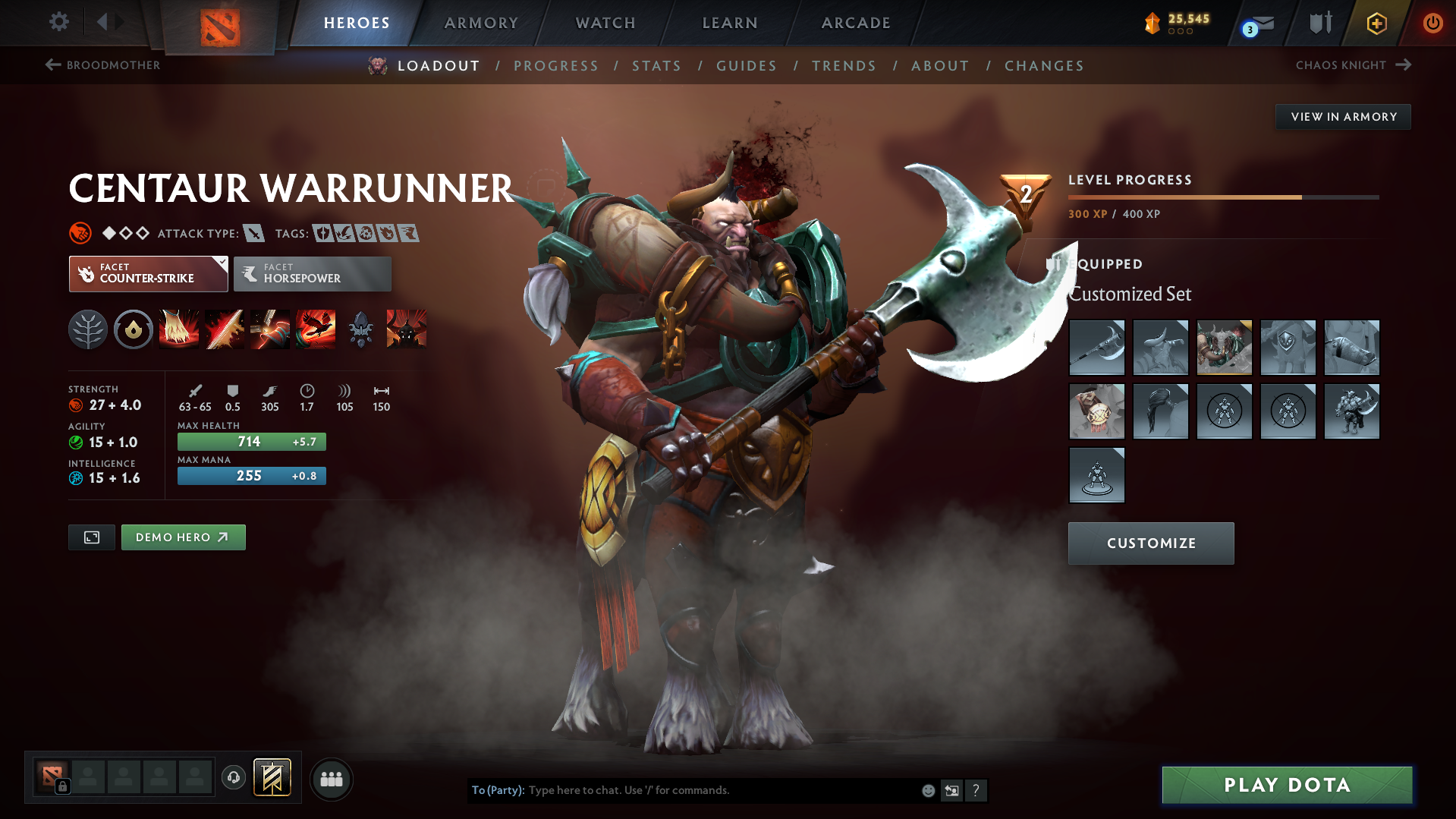The height and width of the screenshot is (819, 1456).
Task: Select the Horsepower facet
Action: tap(312, 273)
